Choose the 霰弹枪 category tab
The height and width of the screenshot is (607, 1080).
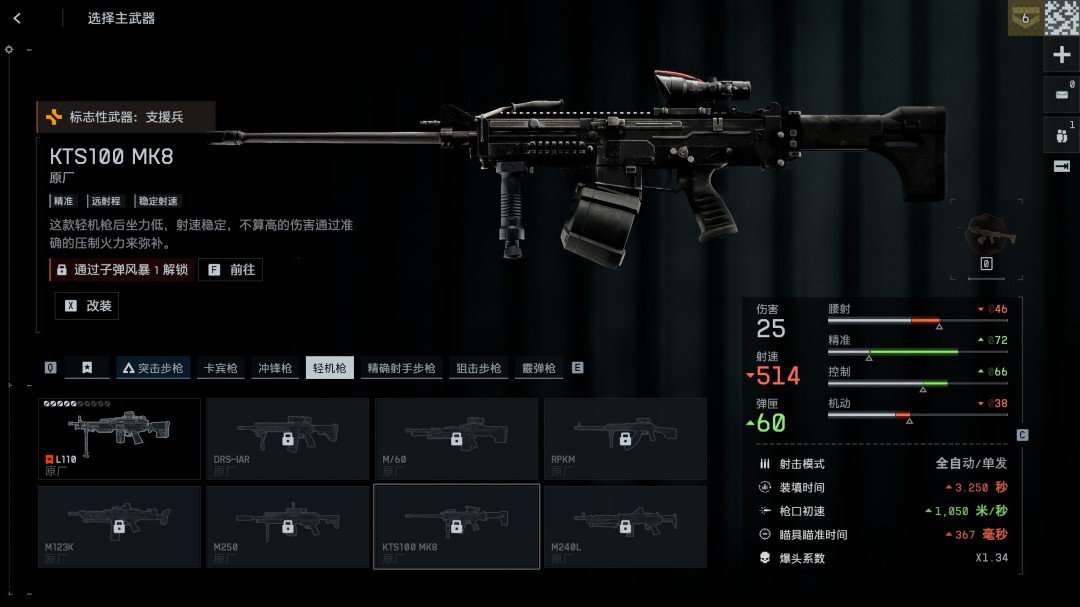pos(538,368)
